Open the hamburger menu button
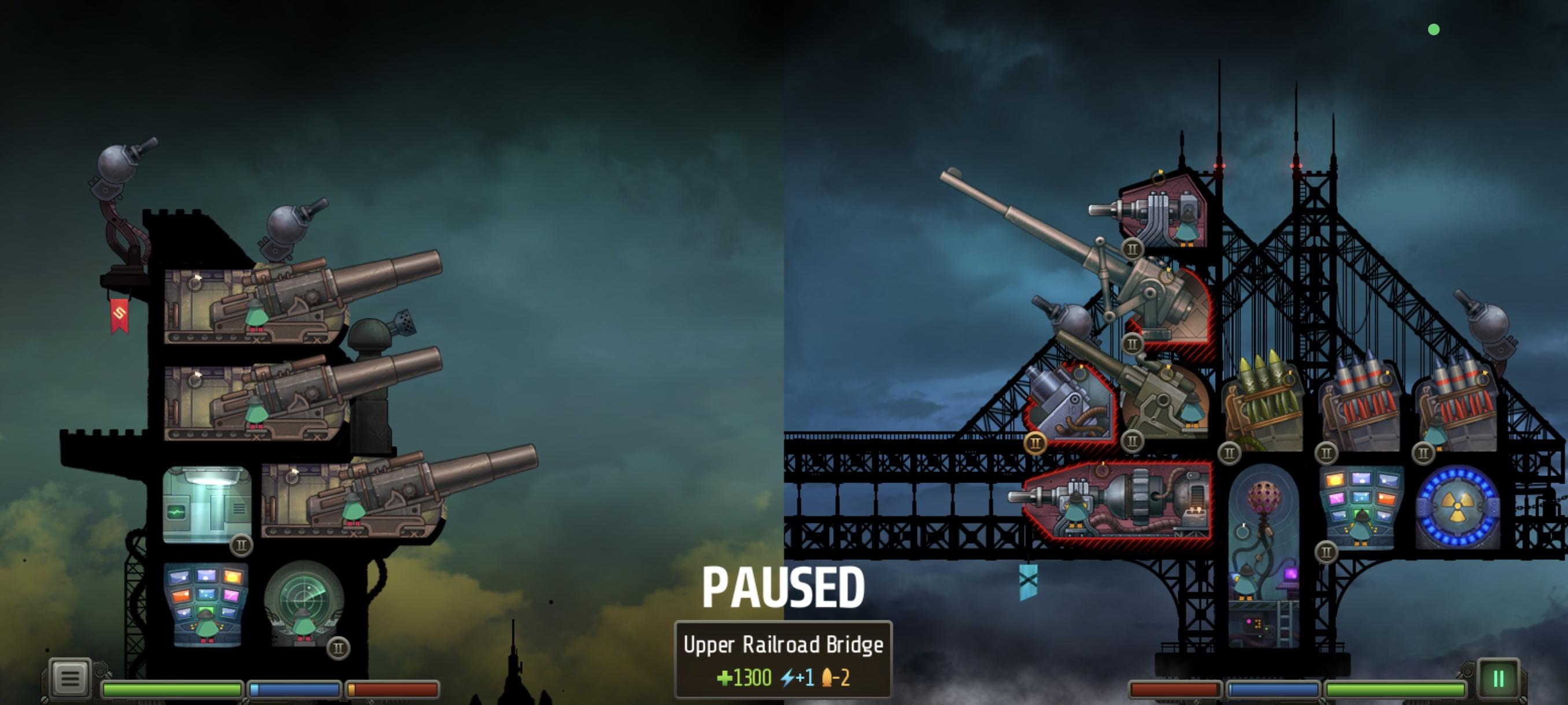 coord(69,678)
